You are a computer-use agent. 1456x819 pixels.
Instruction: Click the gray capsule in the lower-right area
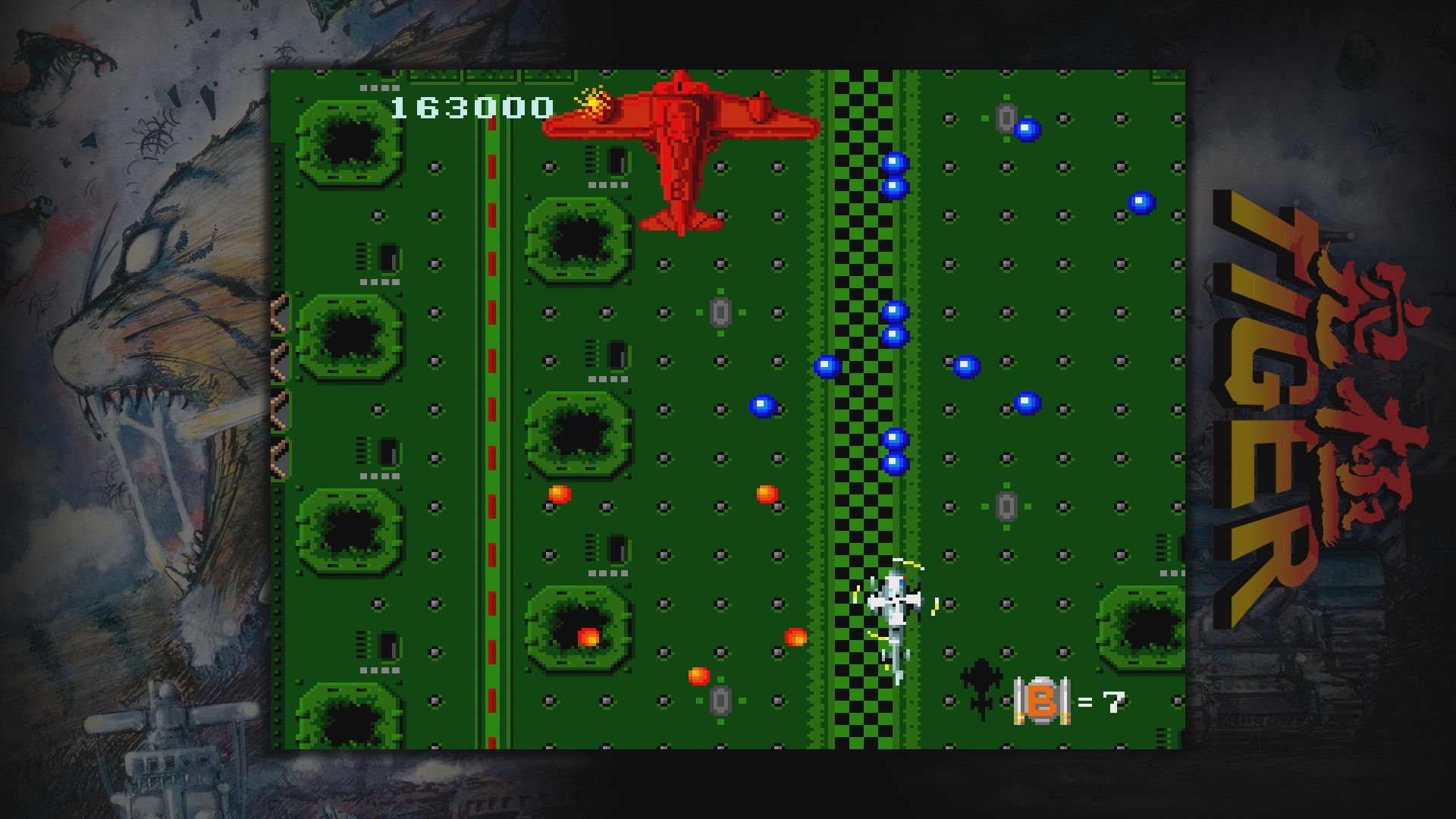1007,506
